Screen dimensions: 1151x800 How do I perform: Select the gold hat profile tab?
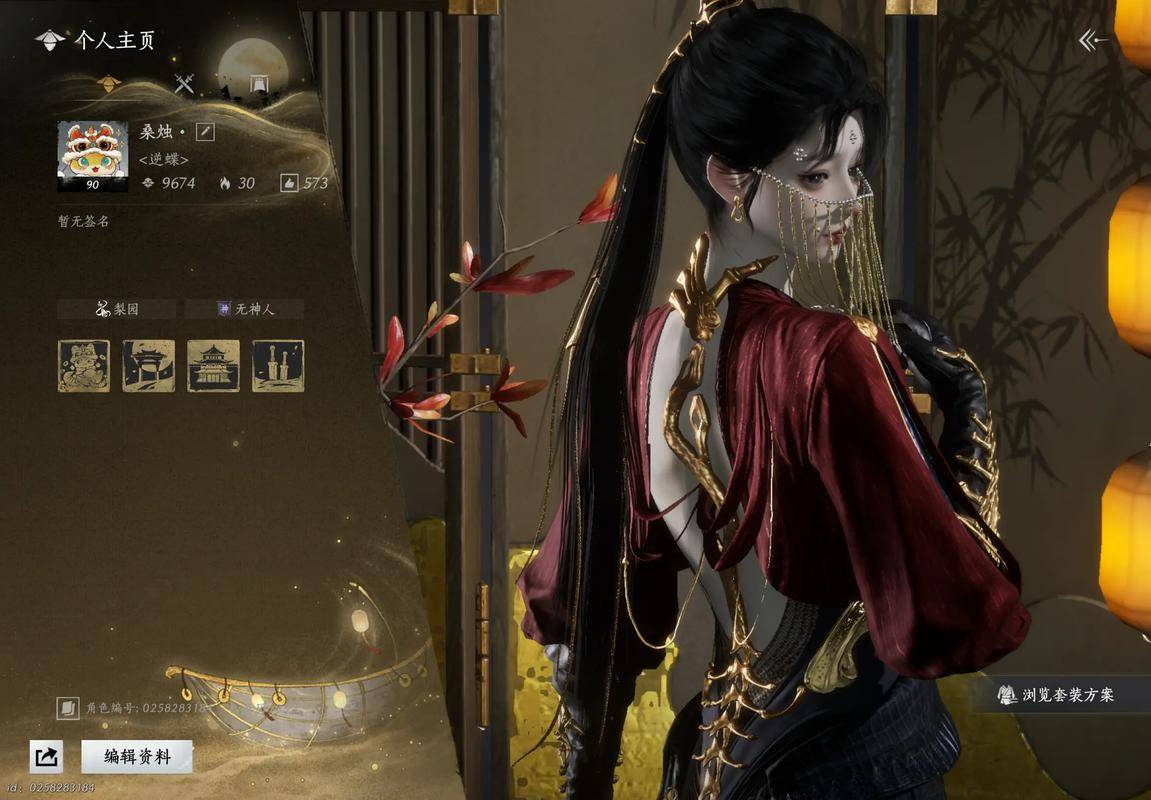click(x=109, y=84)
